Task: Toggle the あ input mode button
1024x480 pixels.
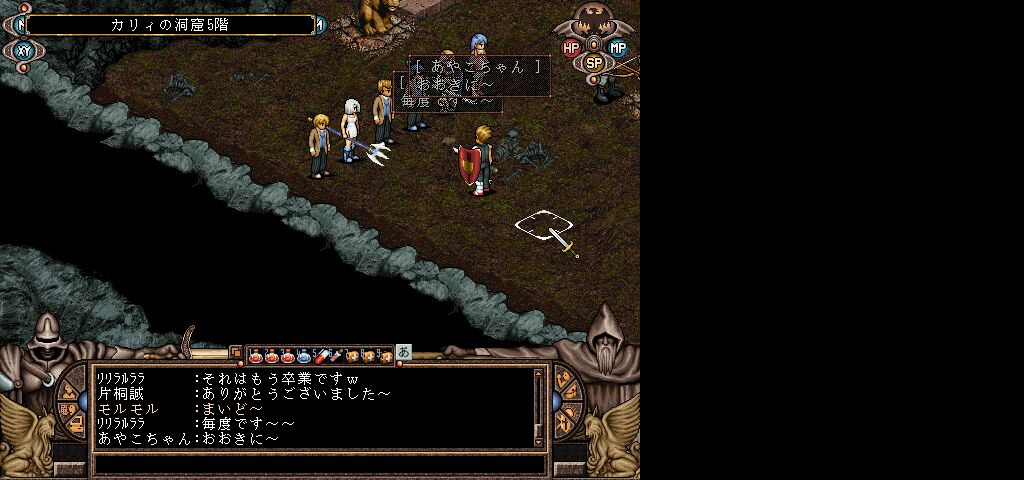Action: pos(403,352)
